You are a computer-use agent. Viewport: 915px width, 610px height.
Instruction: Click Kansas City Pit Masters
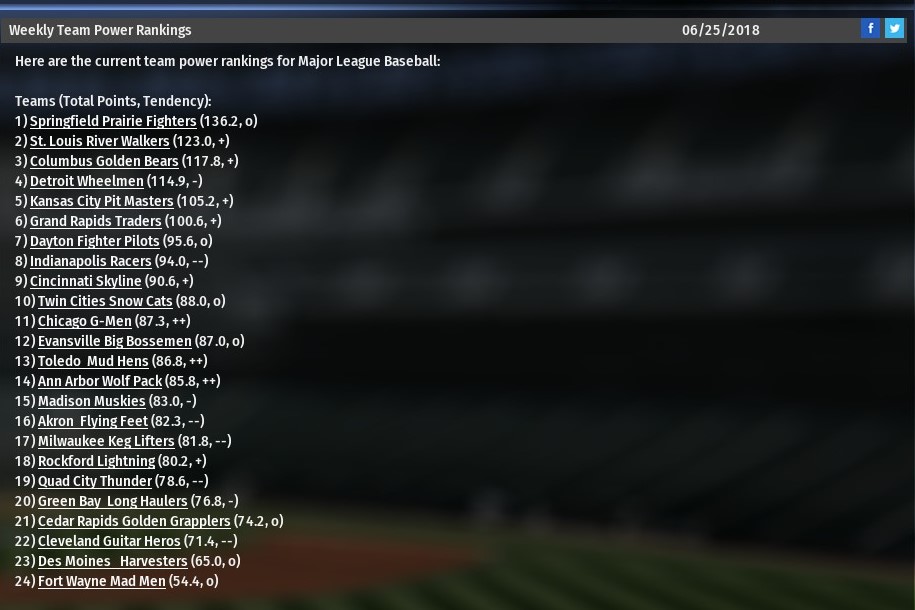[102, 201]
